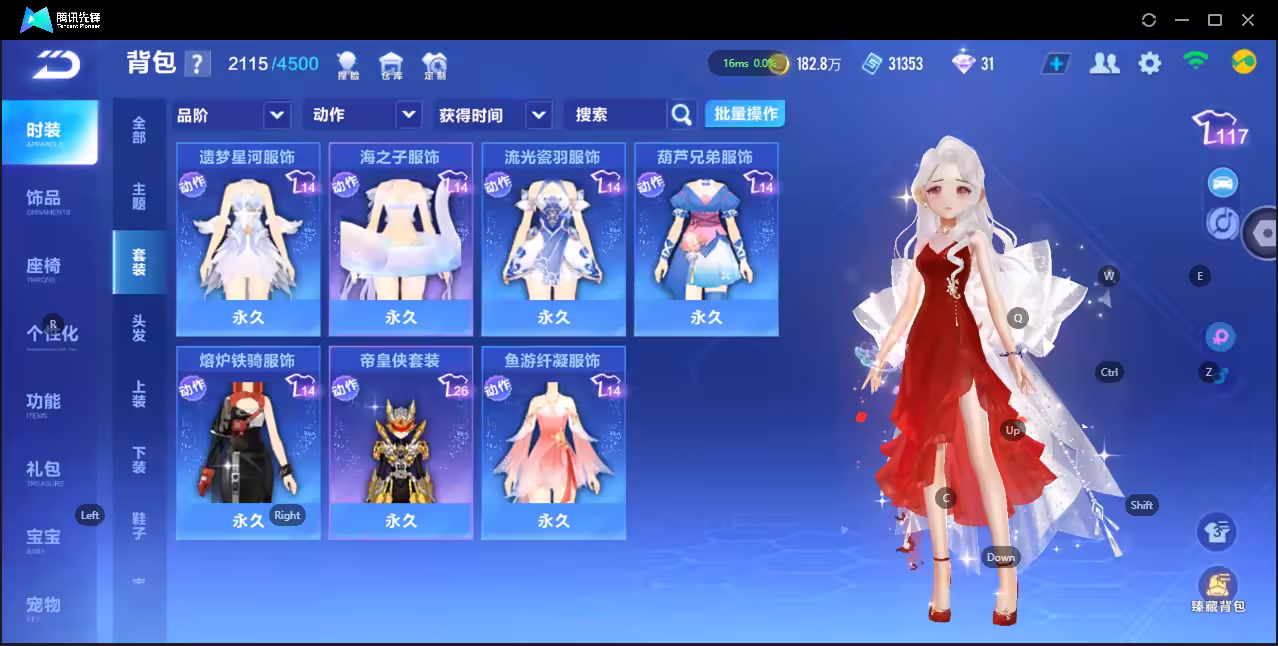Open the gear settings icon
Screen dimensions: 1278x646
point(1150,63)
